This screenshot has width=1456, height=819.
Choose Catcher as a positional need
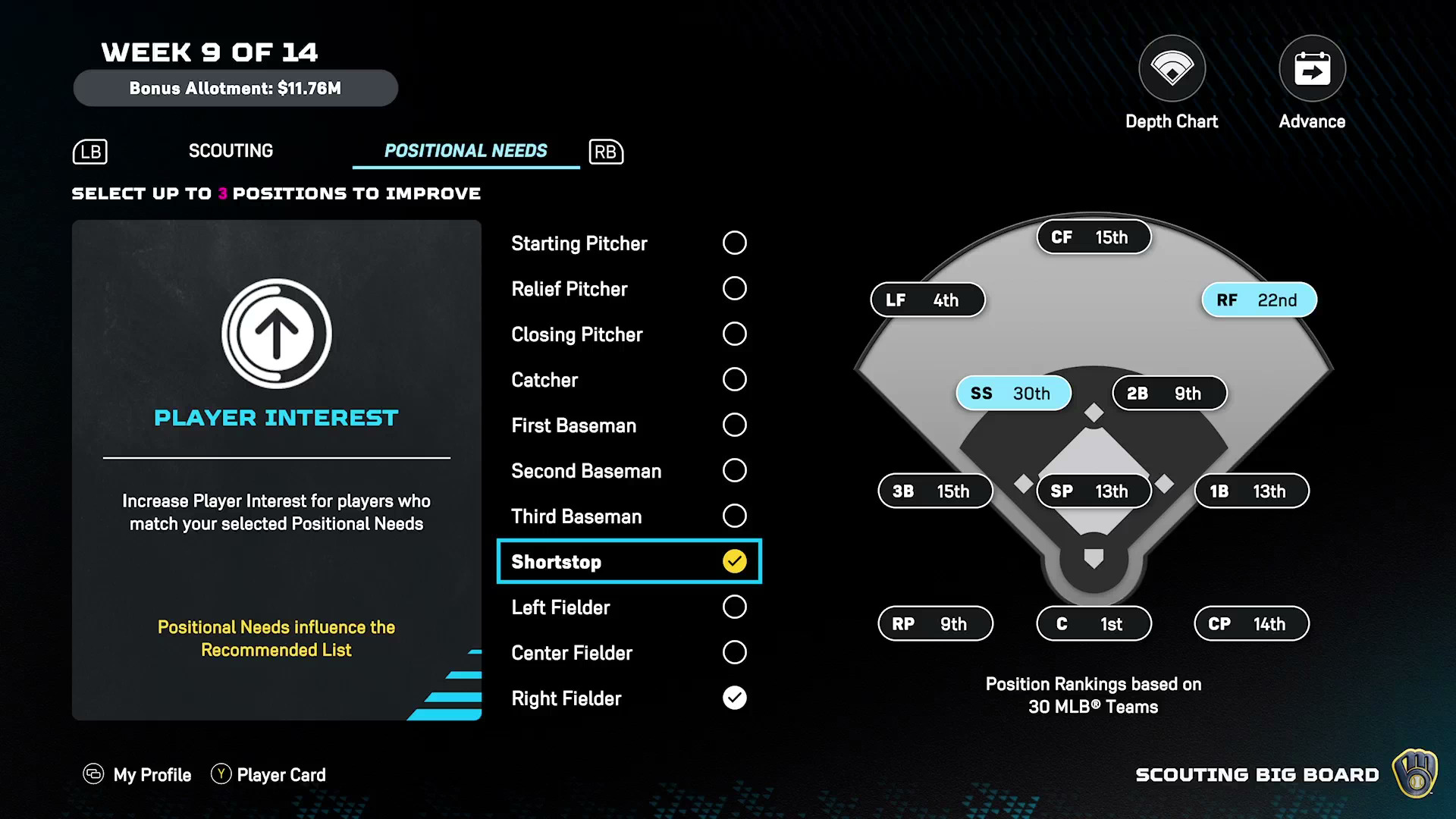(734, 380)
